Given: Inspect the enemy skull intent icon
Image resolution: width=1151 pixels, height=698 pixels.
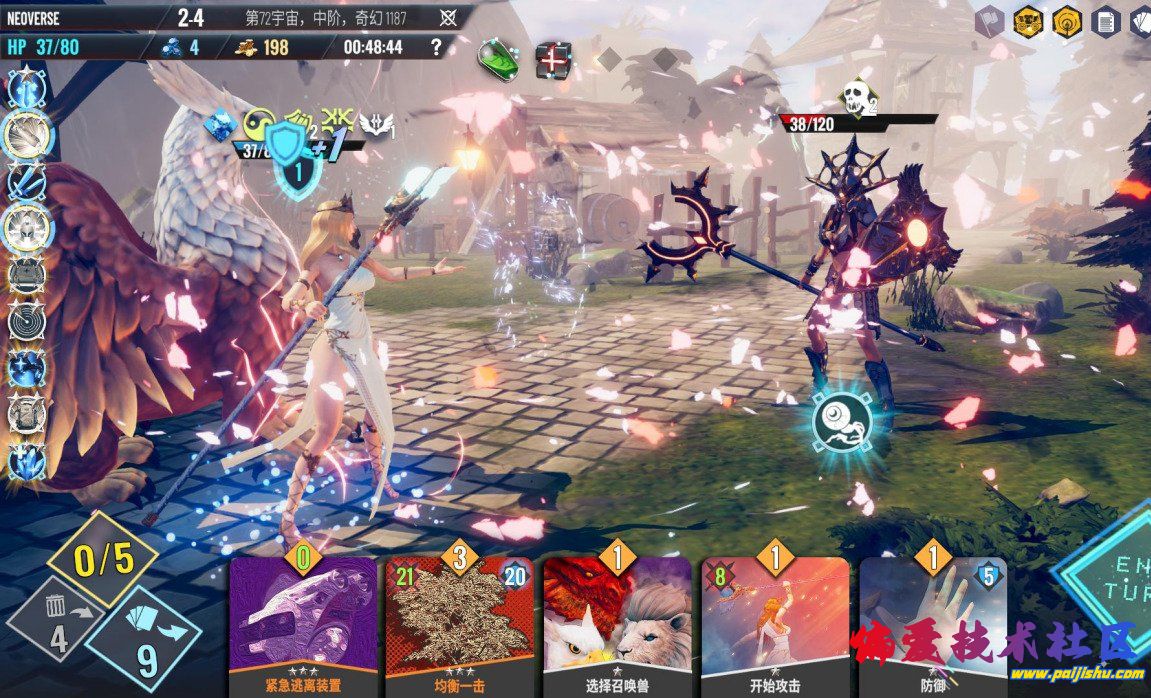Looking at the screenshot, I should [853, 97].
